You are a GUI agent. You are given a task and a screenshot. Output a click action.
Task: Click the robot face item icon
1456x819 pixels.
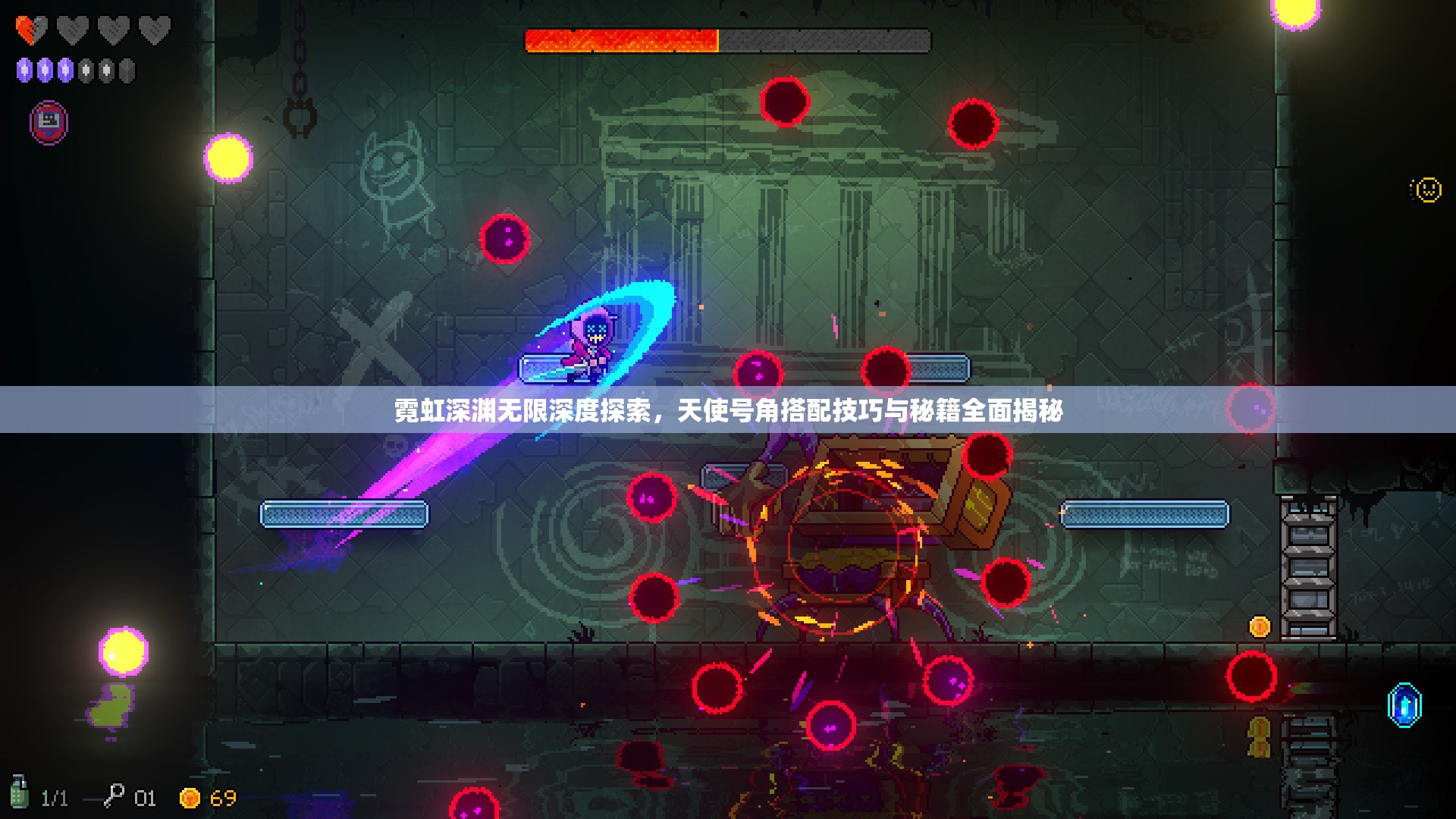click(49, 121)
